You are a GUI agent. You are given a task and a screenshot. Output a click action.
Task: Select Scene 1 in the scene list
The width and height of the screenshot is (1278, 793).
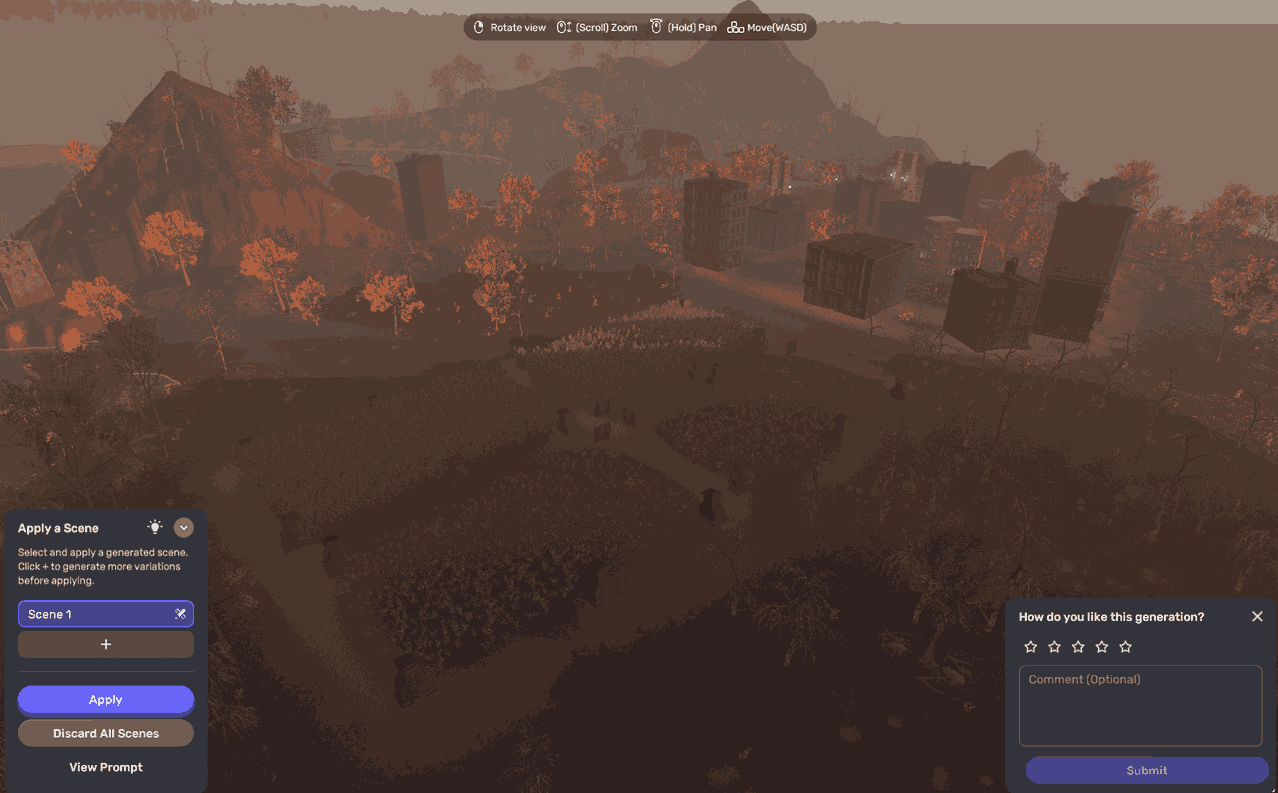pos(90,614)
